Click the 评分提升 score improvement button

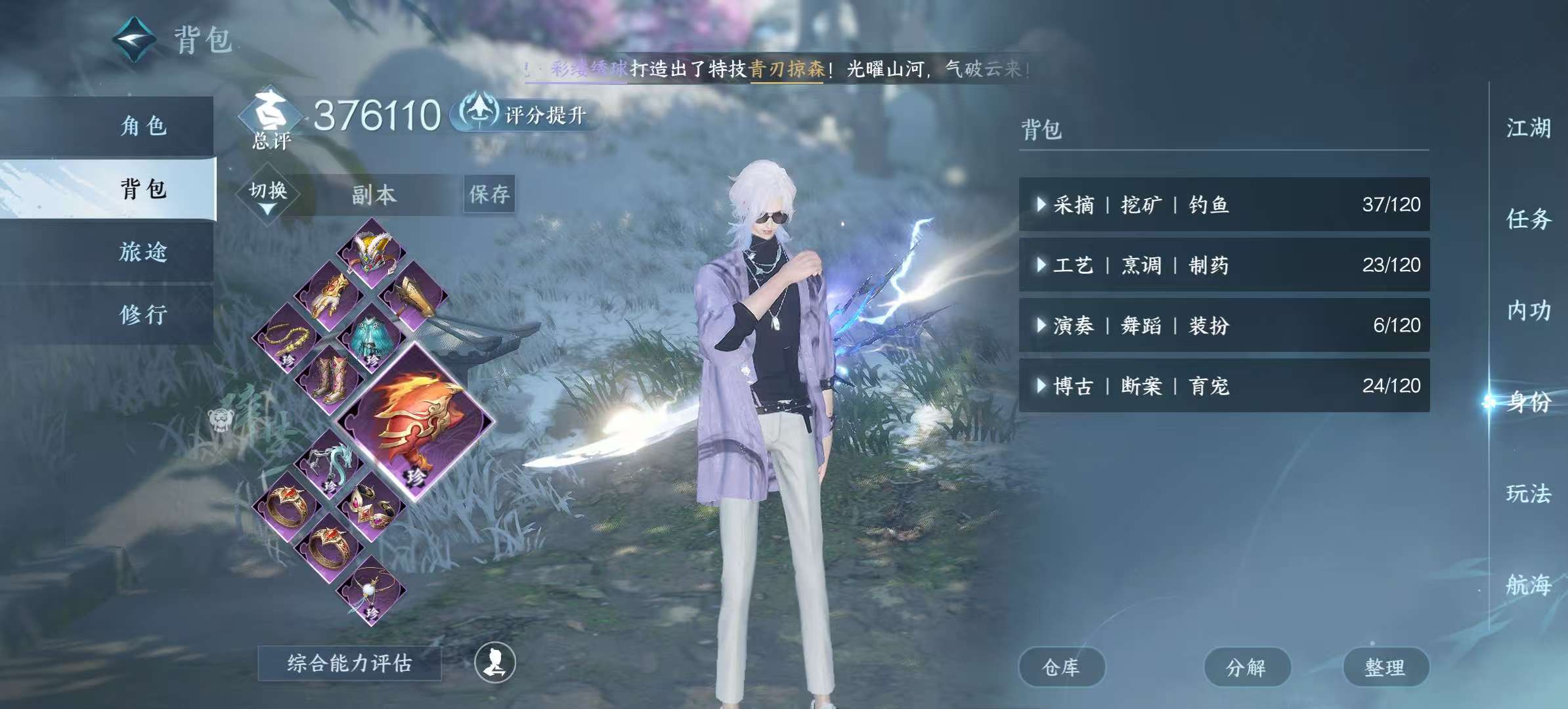(525, 114)
